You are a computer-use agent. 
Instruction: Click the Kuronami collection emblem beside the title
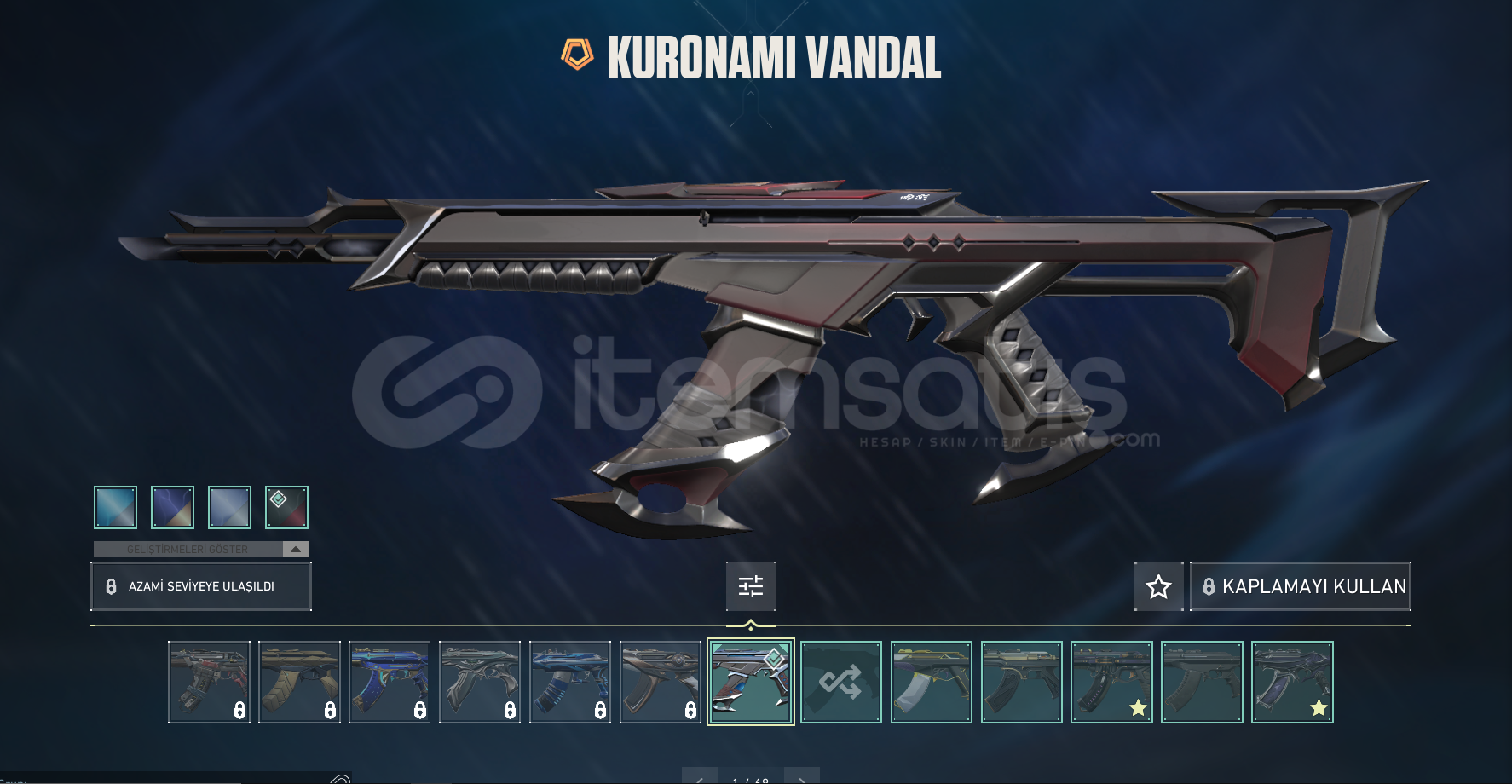578,55
